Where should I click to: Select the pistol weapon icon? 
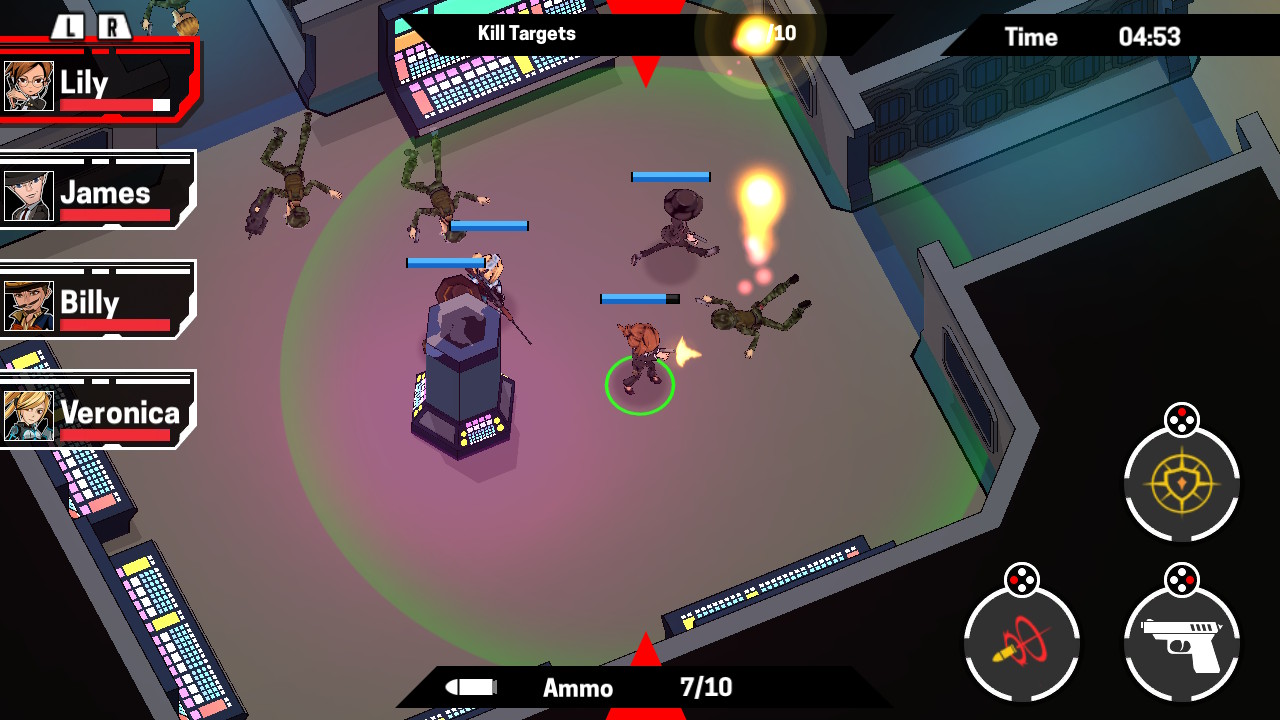point(1180,645)
